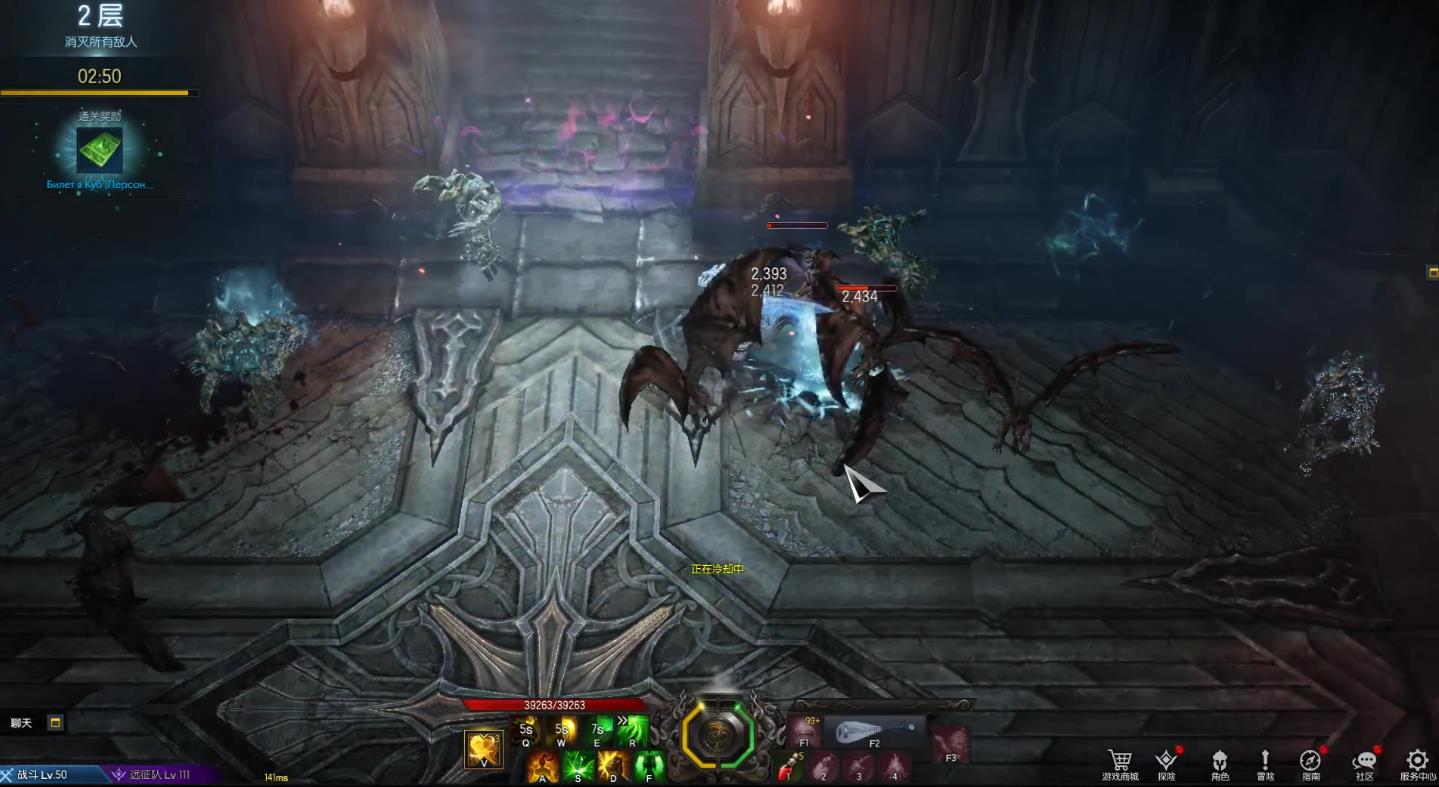Open the 指南 compass guide menu
The image size is (1439, 787).
click(1311, 761)
